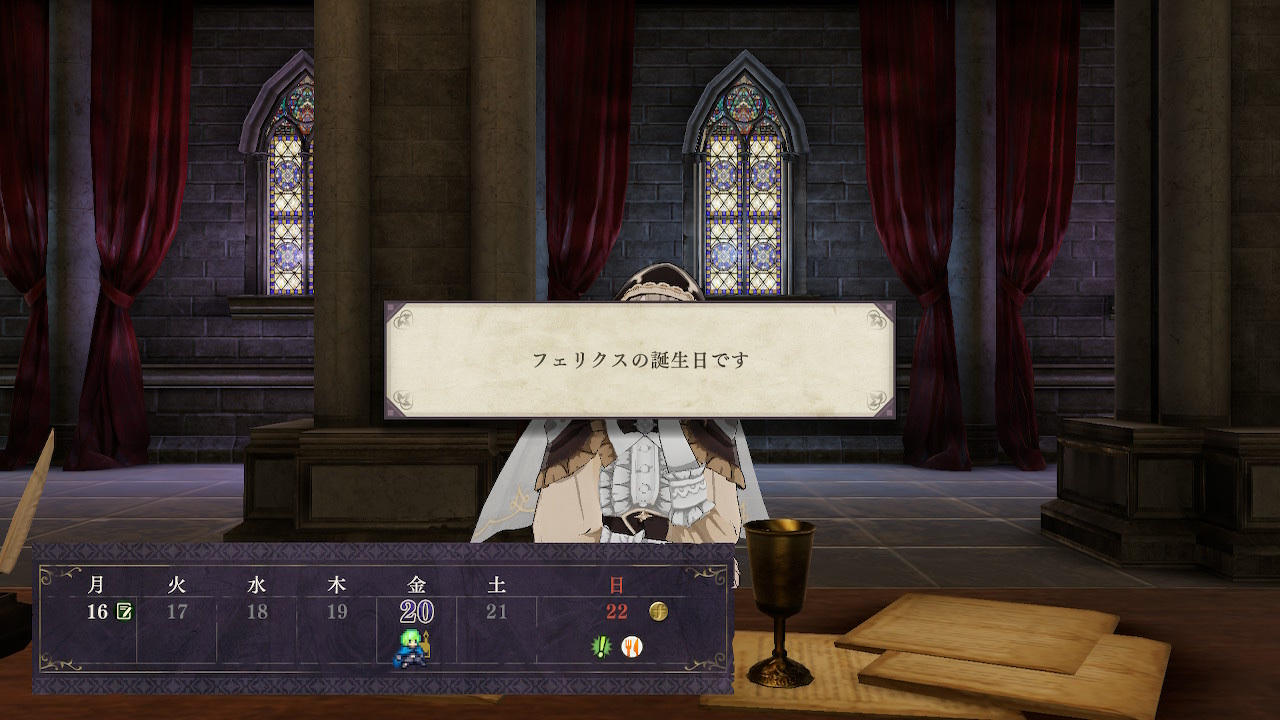1280x720 pixels.
Task: Select Monday the 16th calendar cell
Action: coord(96,611)
